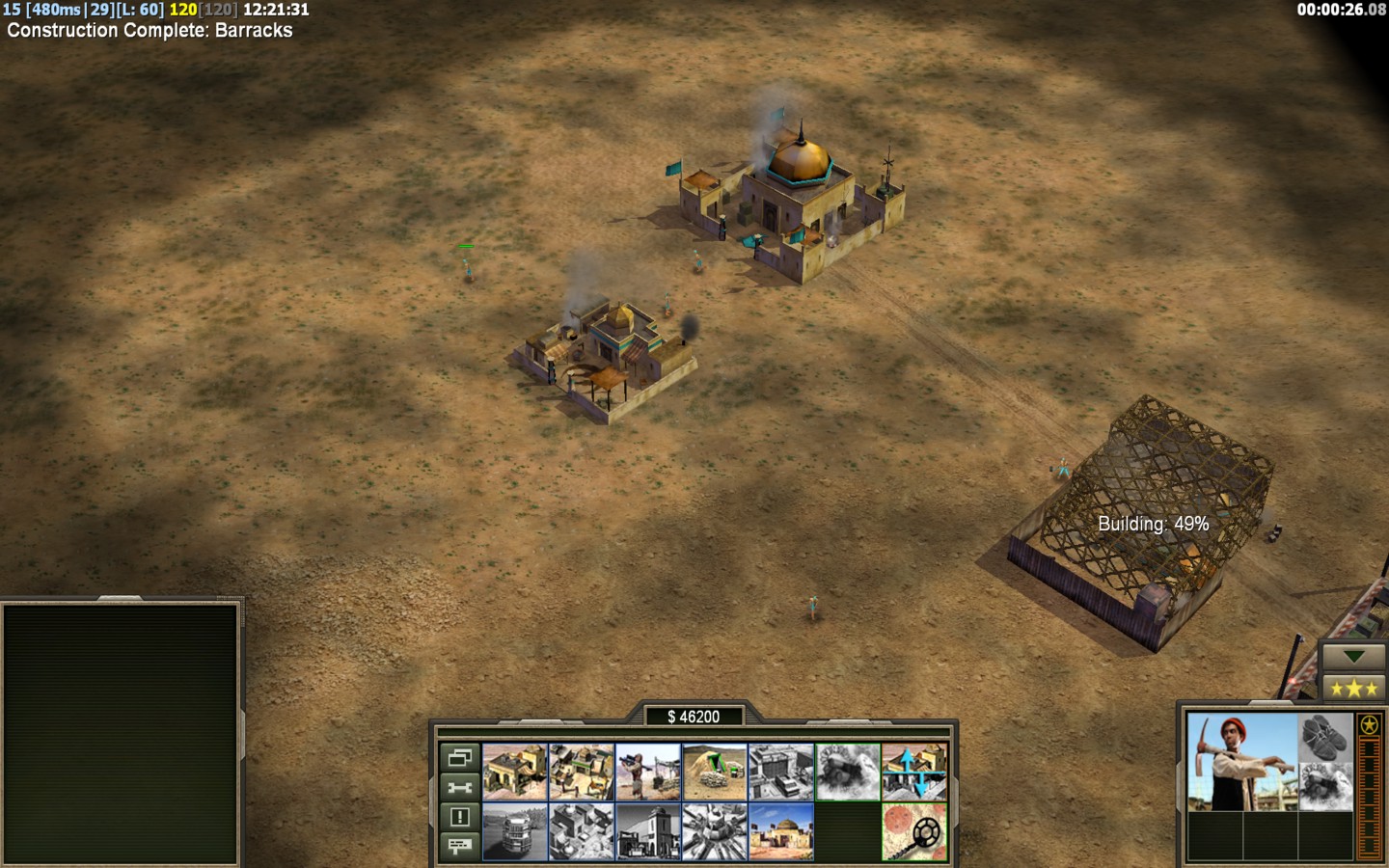Build the Stinger Site with rocket soldier

(x=648, y=772)
